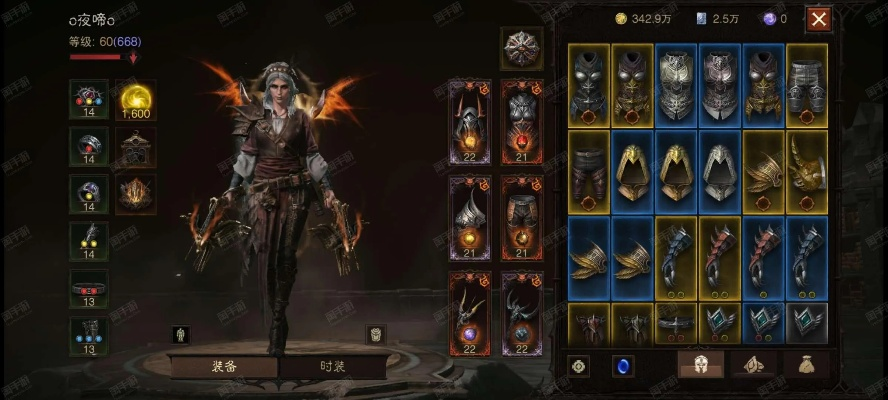Open the glowing gold orb slot showing 1,600
888x400 pixels.
134,100
